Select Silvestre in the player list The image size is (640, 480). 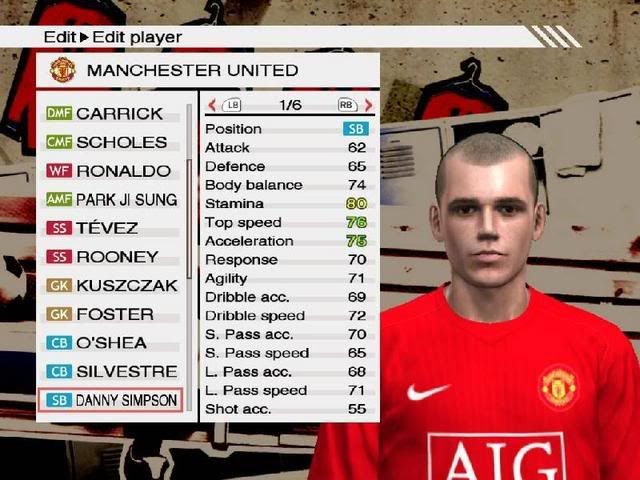click(112, 371)
